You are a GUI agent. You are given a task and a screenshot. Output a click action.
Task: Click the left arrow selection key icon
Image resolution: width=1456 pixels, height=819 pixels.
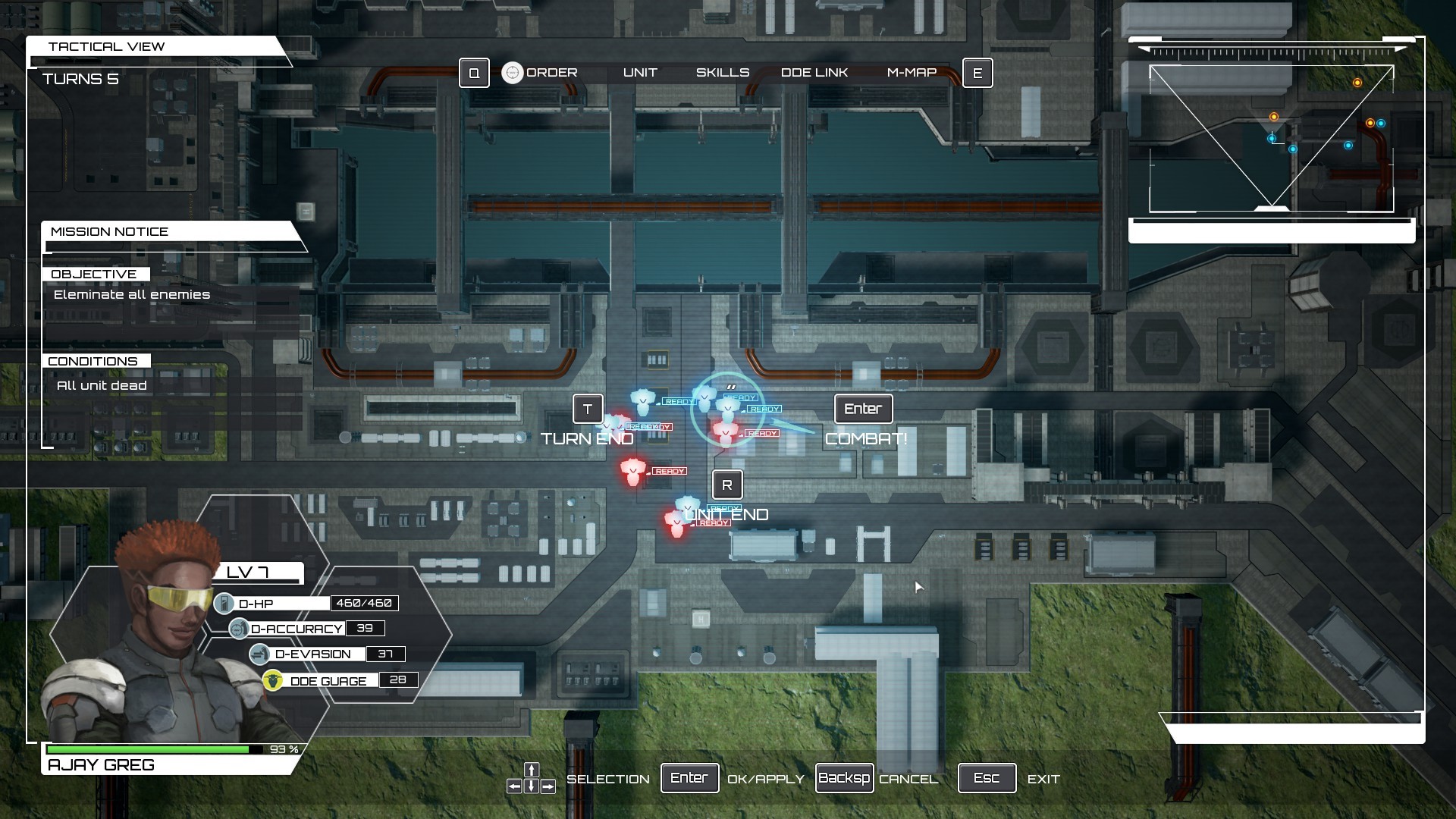(516, 785)
